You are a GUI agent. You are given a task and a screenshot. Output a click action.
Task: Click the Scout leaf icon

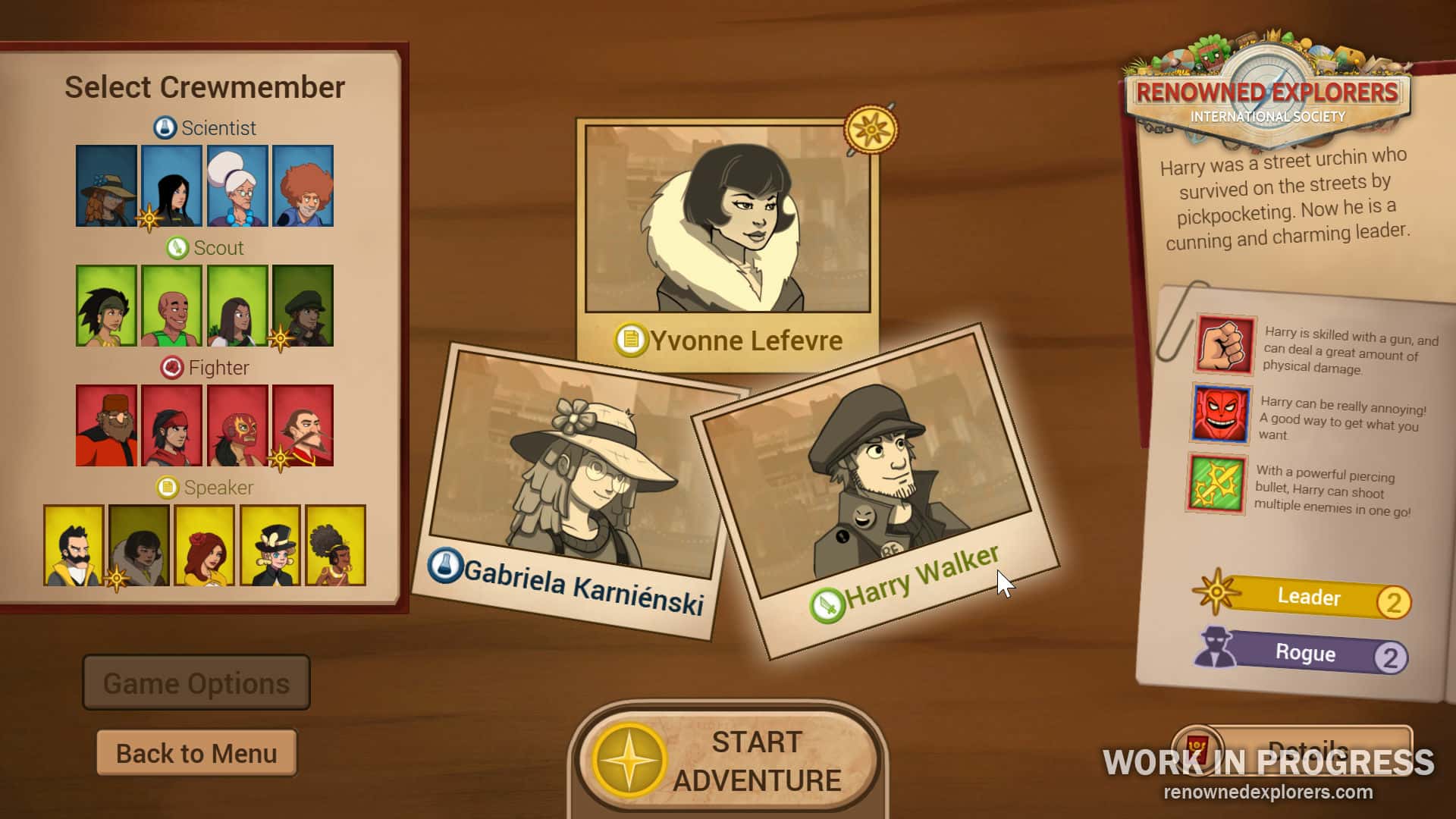coord(175,248)
